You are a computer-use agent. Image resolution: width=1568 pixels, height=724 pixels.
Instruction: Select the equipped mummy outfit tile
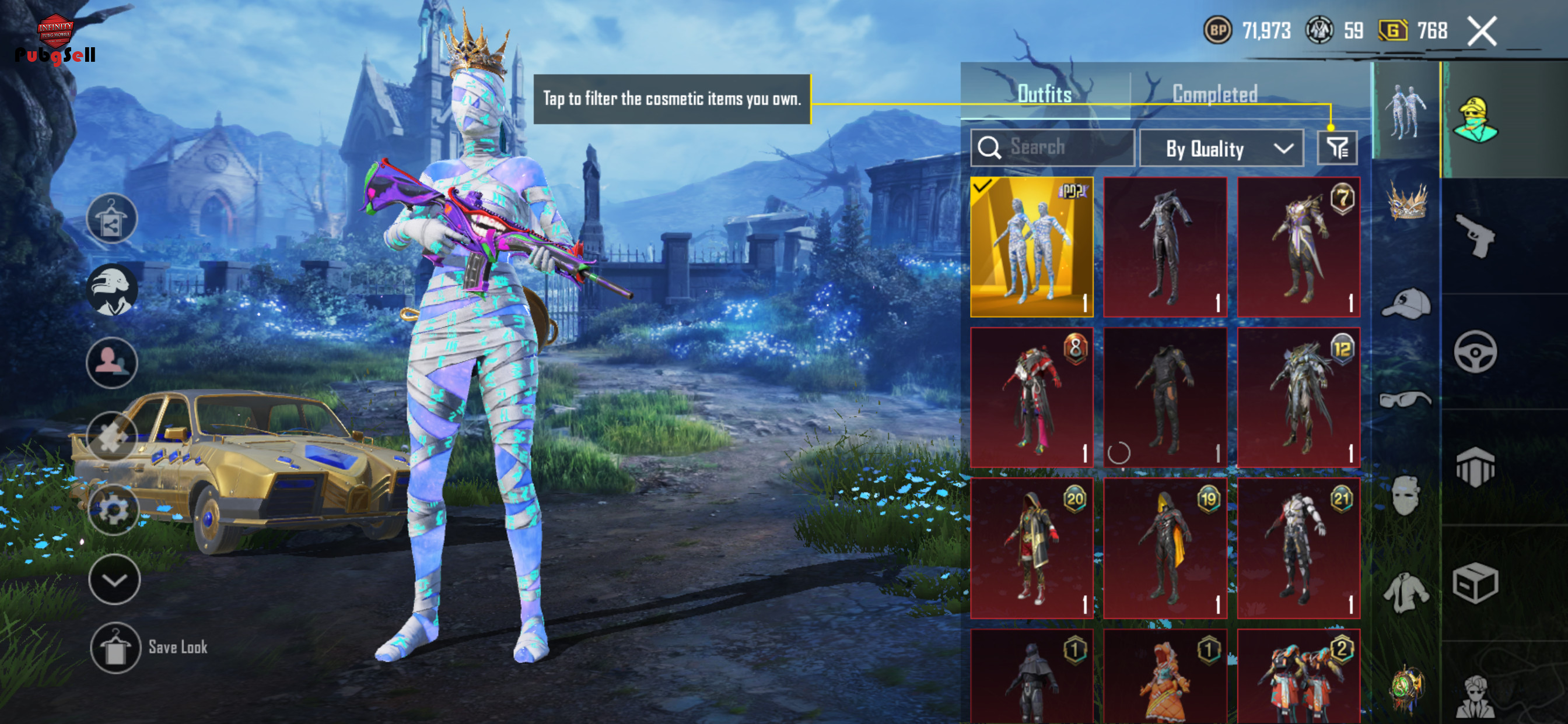[1032, 247]
